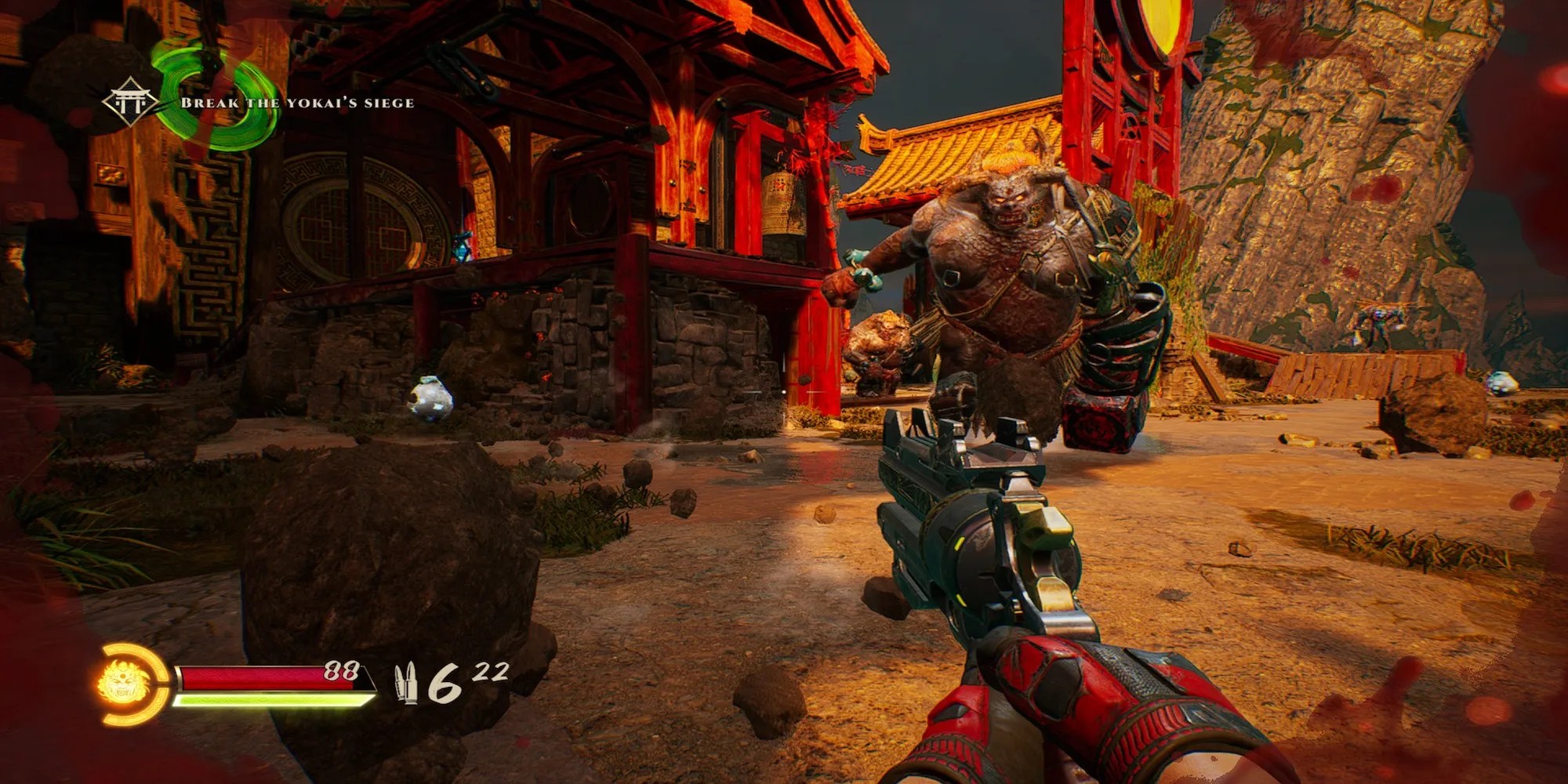The height and width of the screenshot is (784, 1568).
Task: Select the 'Break the Yokai's Siege' objective tracker
Action: click(297, 103)
